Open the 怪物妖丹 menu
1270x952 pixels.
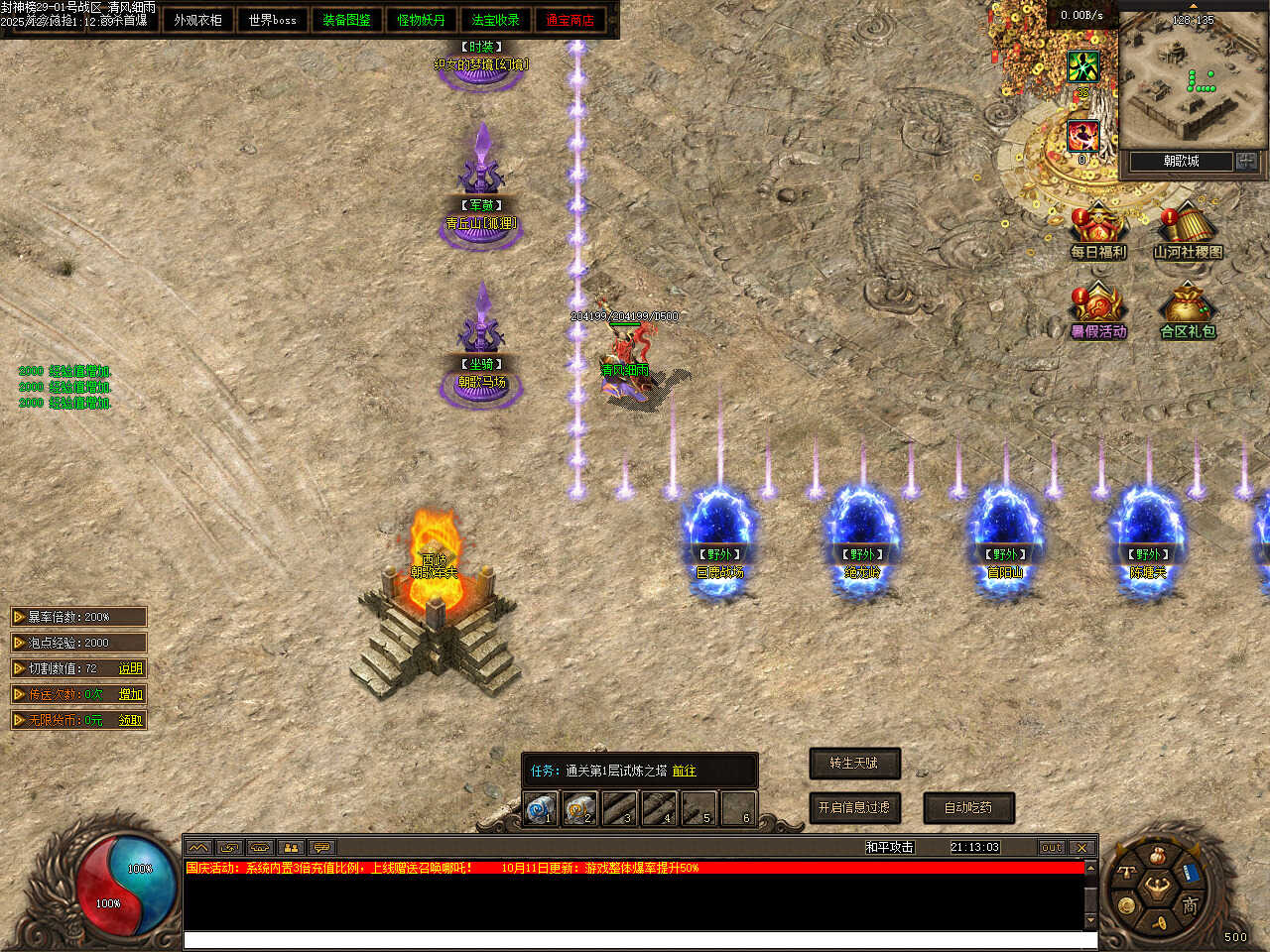point(421,20)
